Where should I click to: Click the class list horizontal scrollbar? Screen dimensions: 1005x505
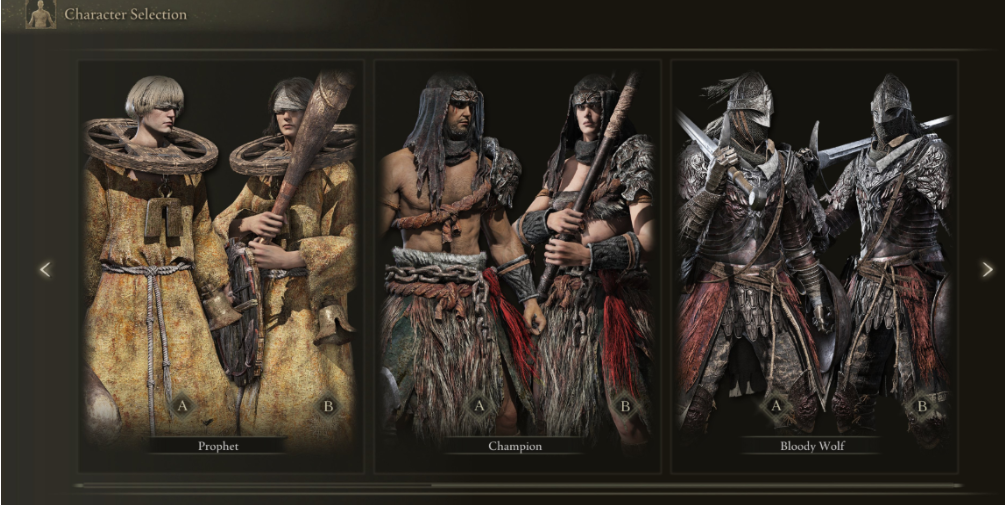coord(255,486)
